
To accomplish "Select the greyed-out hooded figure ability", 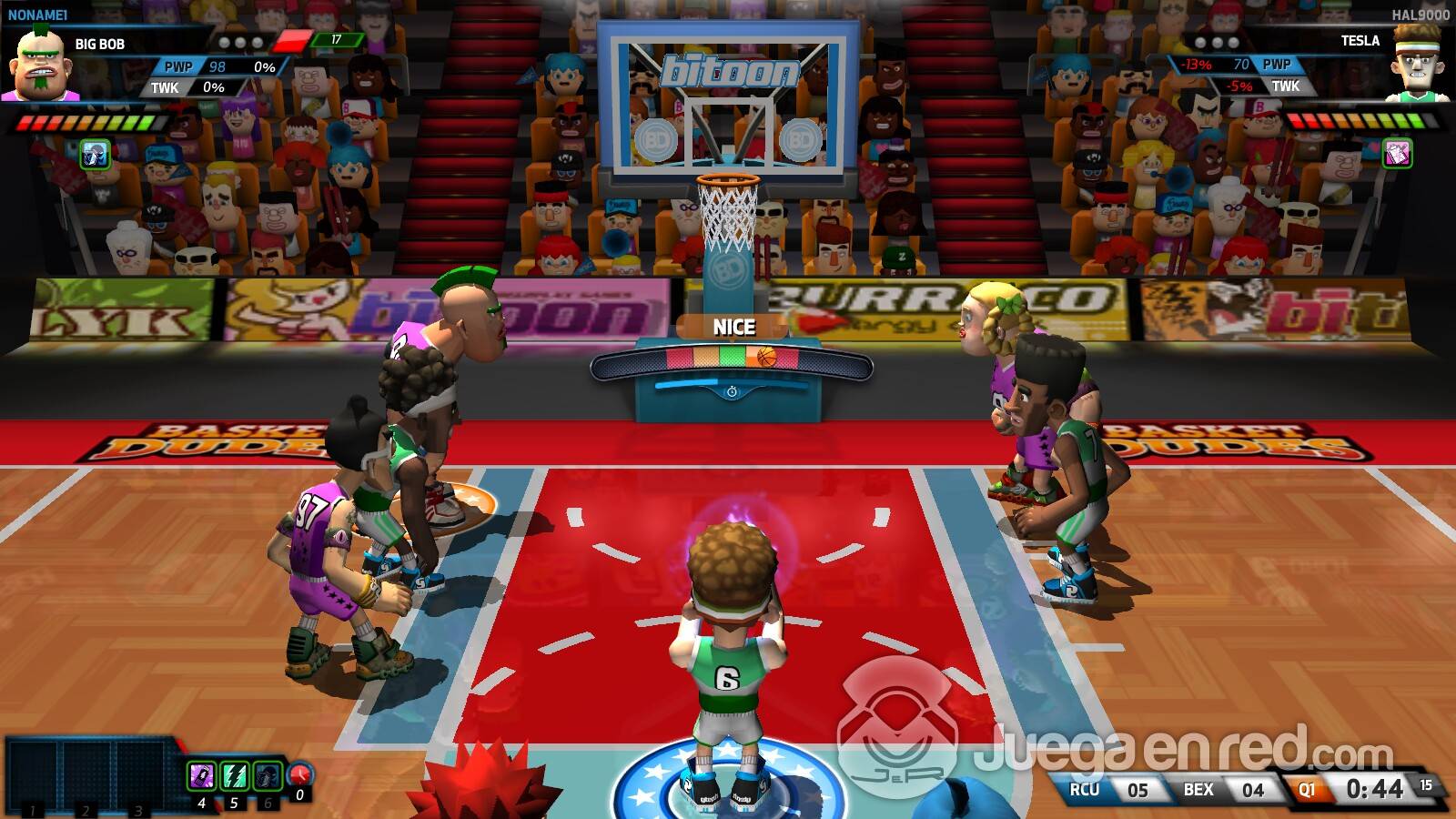I will click(x=268, y=776).
